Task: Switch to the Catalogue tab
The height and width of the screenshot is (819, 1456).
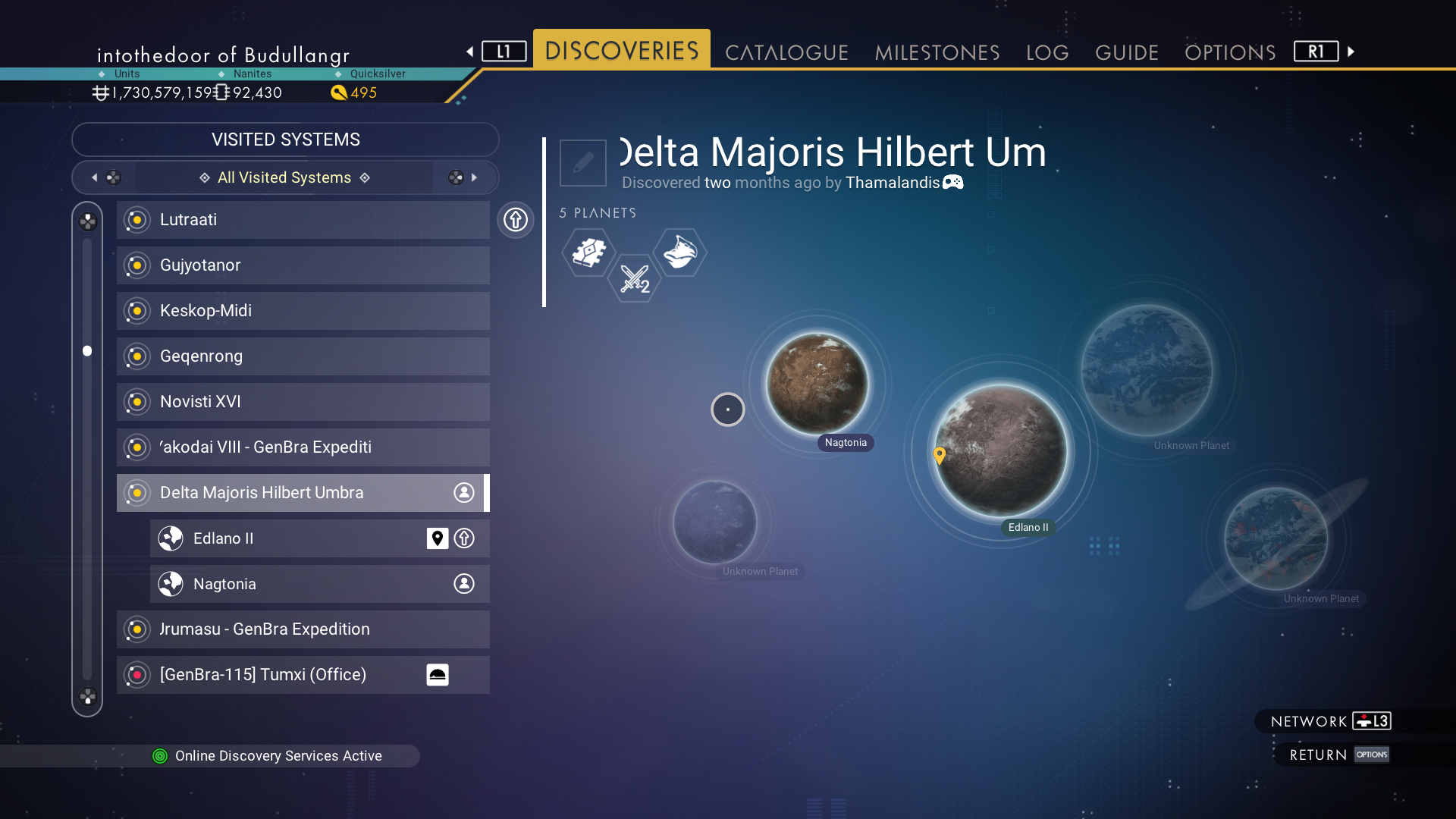Action: tap(786, 52)
